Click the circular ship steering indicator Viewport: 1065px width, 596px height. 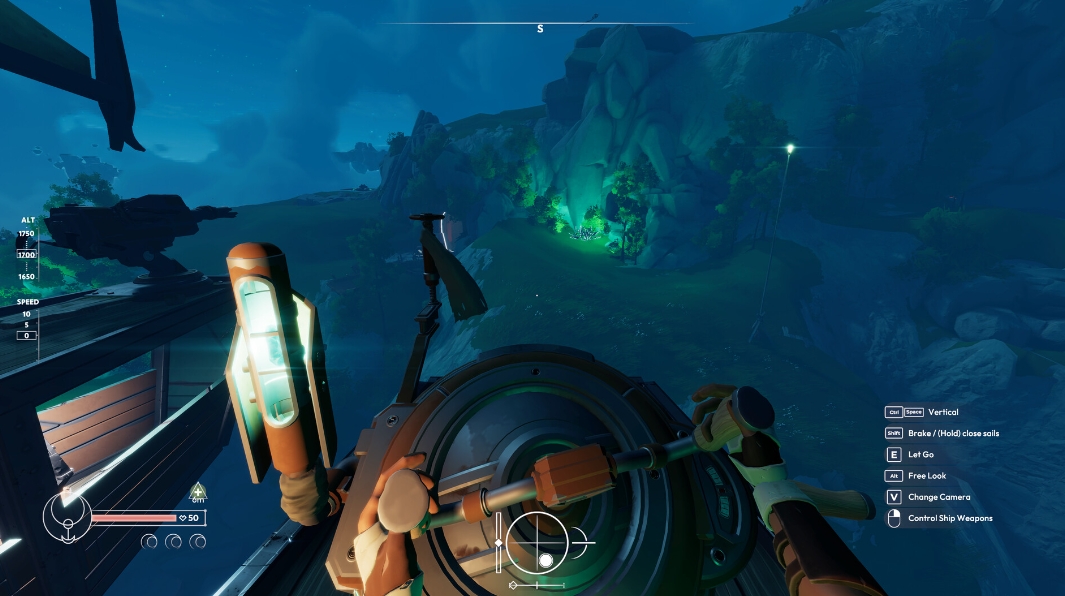click(x=538, y=542)
